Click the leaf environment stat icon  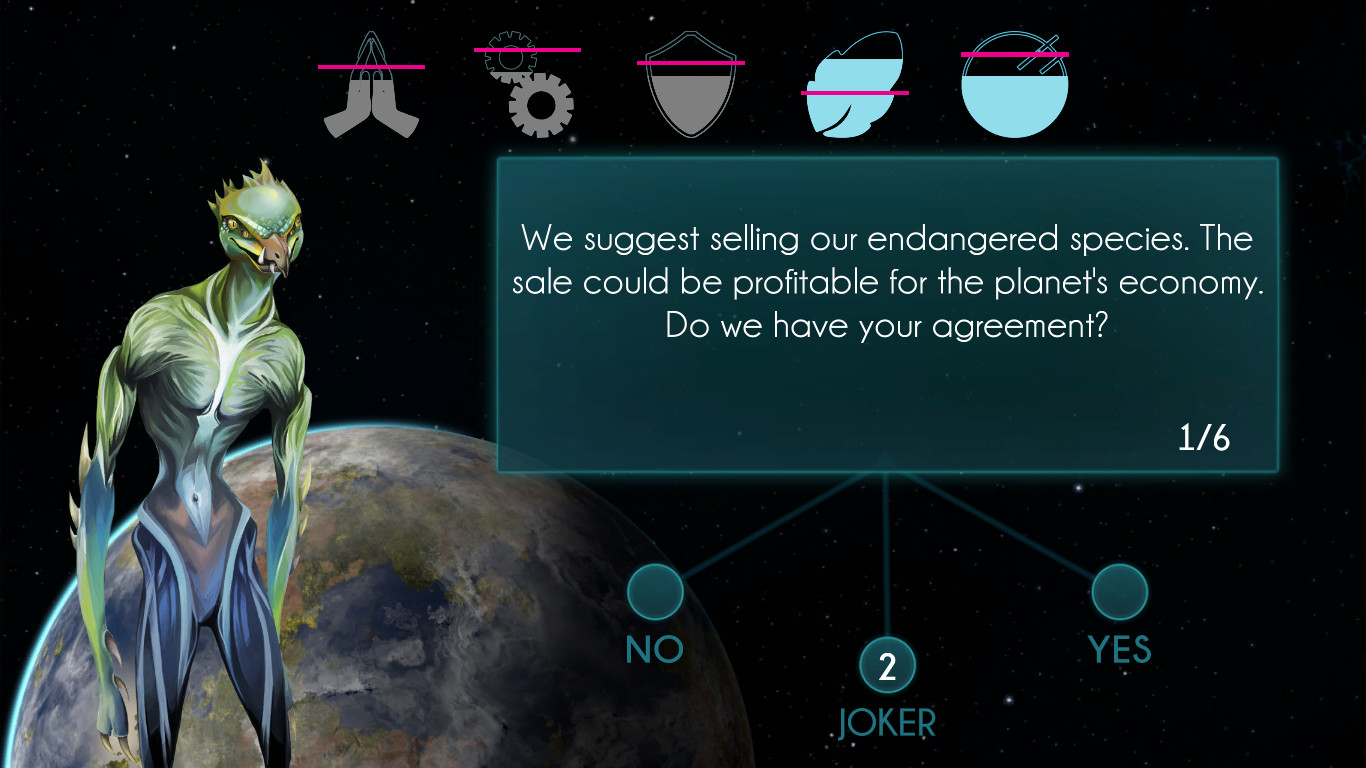point(853,85)
